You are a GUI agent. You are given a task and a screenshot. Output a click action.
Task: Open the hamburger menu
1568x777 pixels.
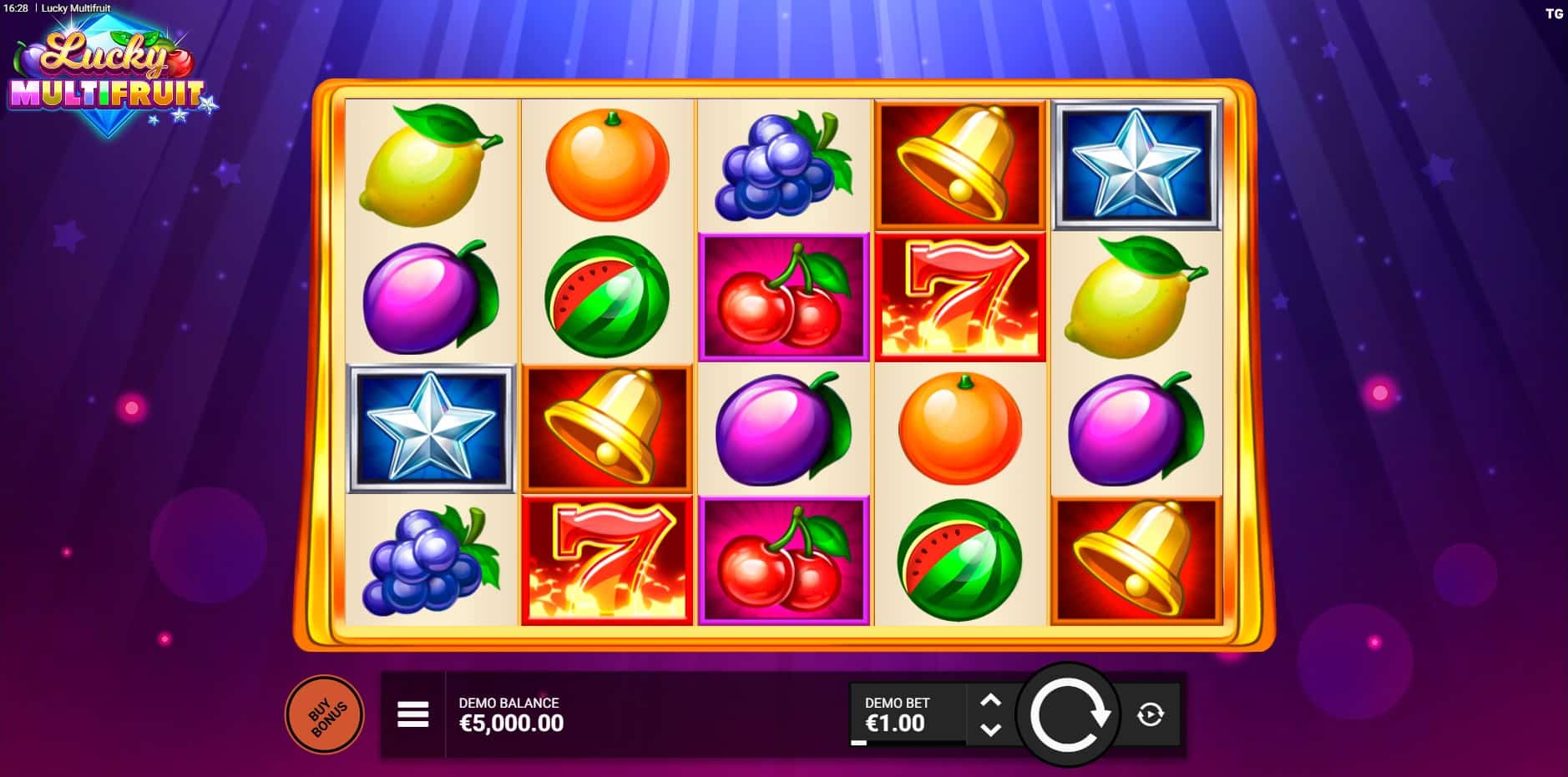(412, 714)
